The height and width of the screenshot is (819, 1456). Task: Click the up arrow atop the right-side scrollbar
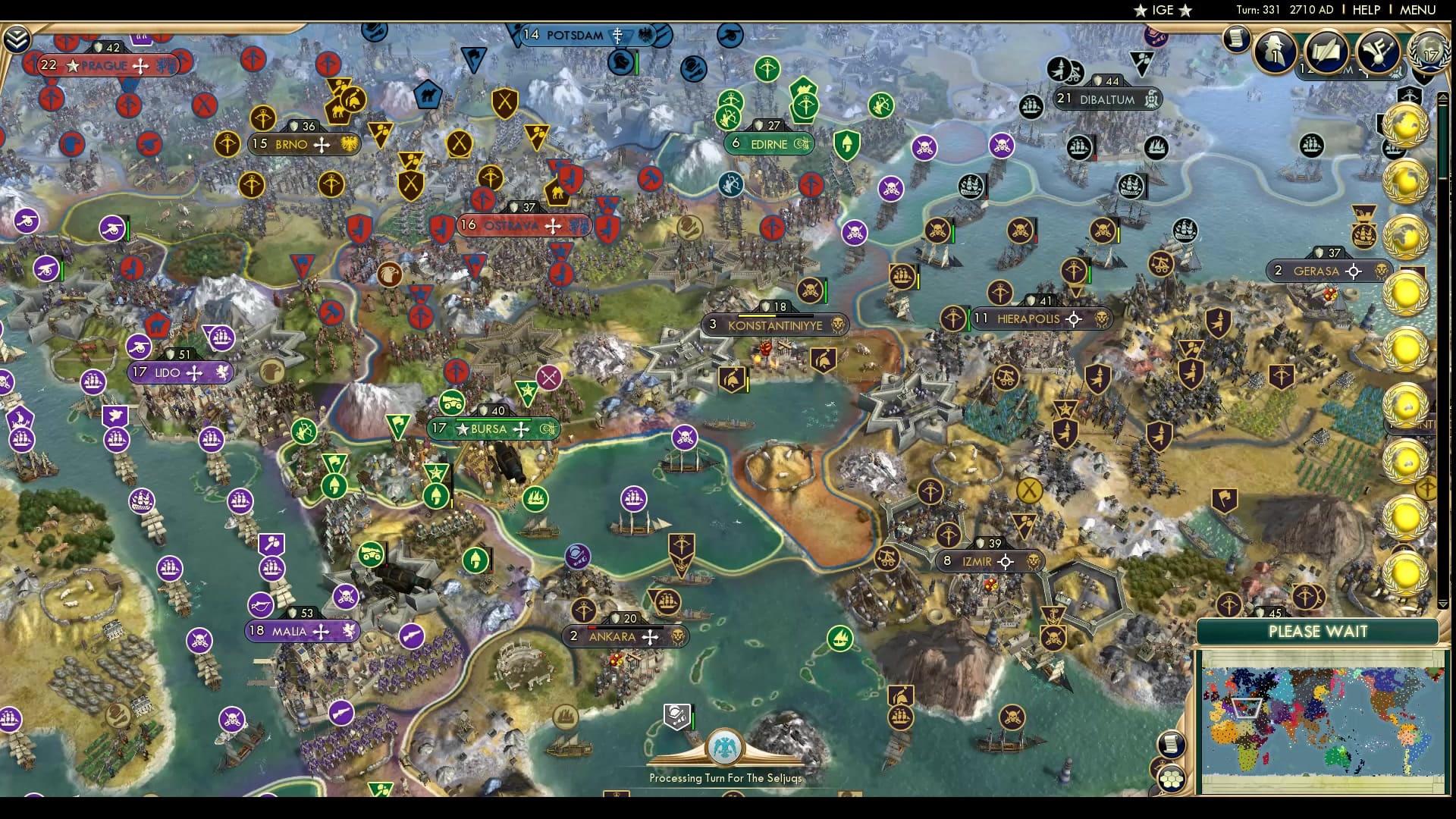(1442, 96)
